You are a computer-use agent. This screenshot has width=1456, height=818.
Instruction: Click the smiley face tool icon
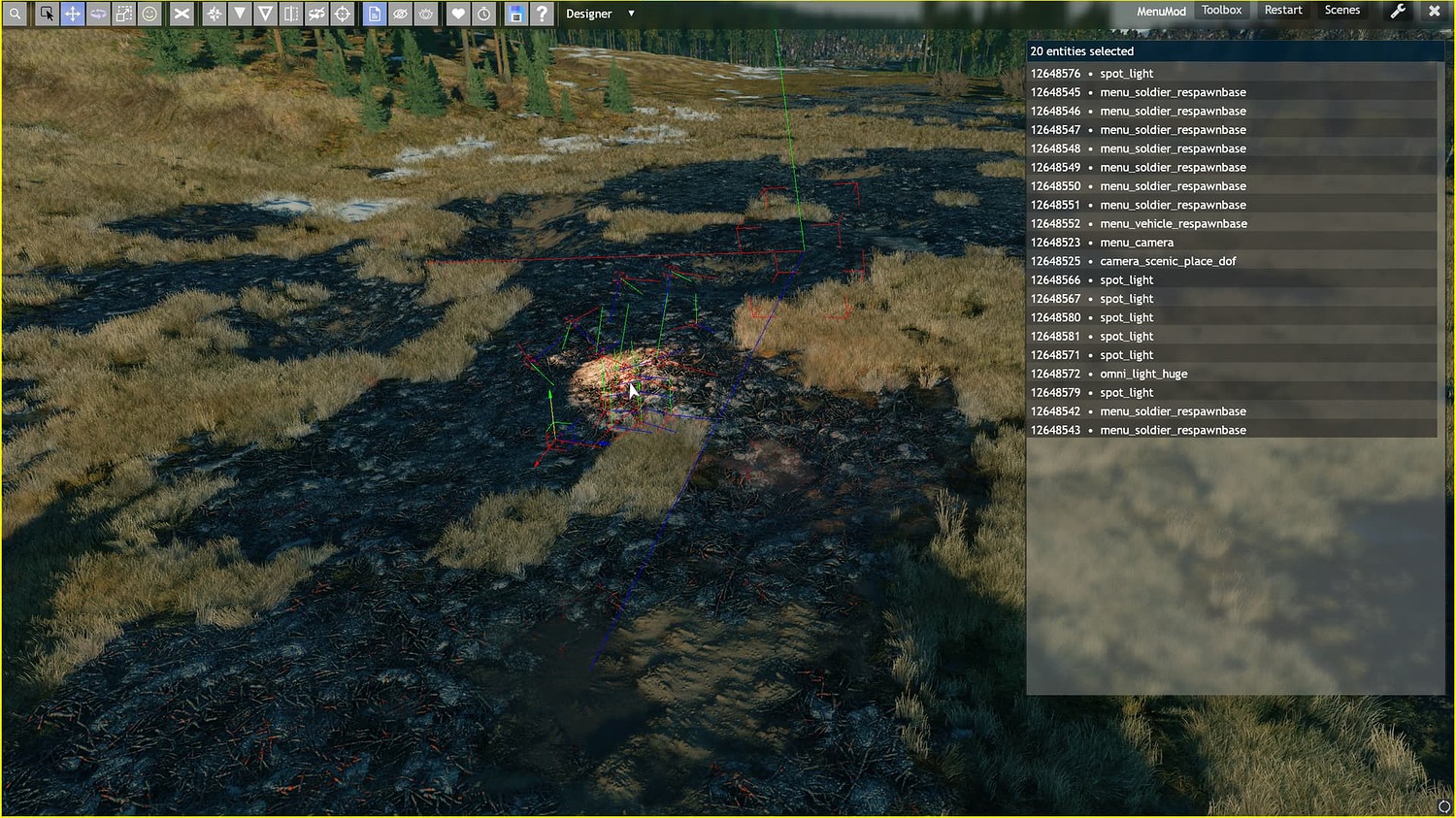tap(149, 14)
